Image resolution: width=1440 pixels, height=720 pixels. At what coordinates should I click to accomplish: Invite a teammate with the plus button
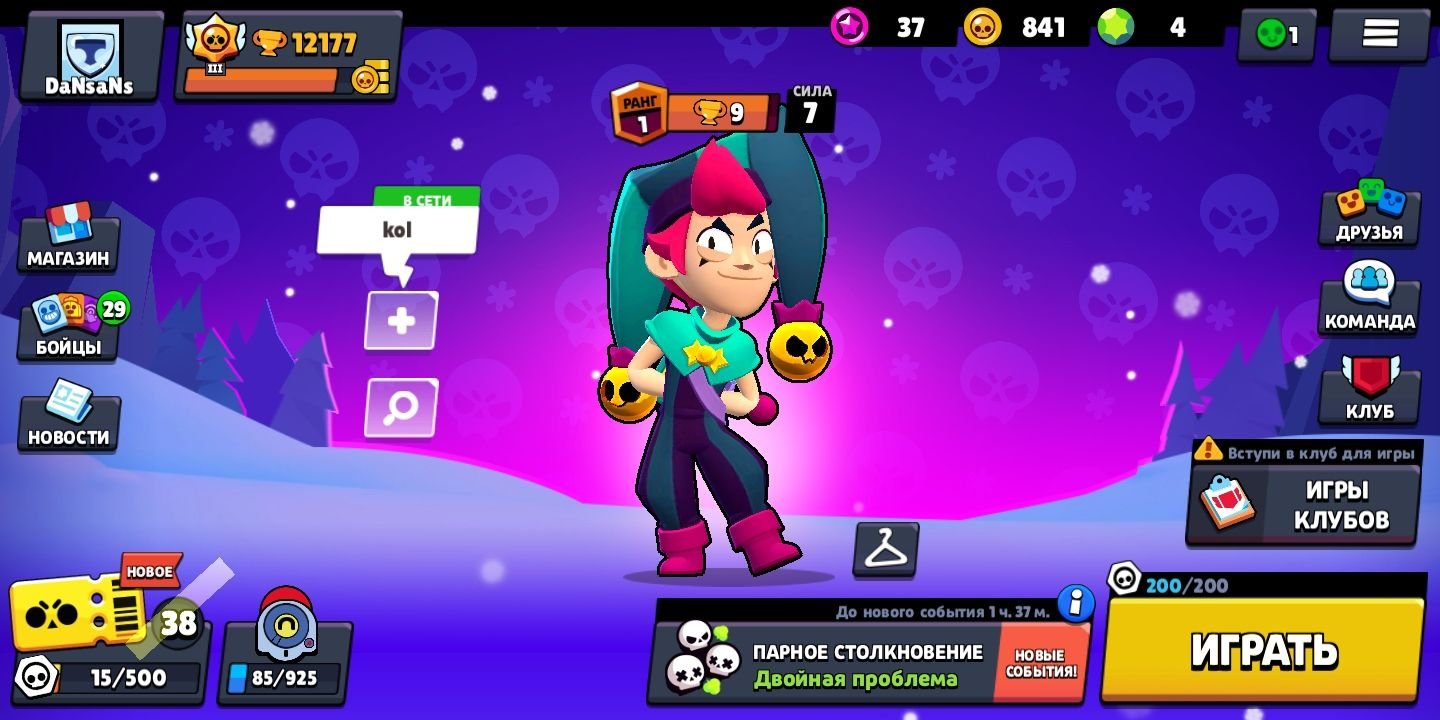401,321
